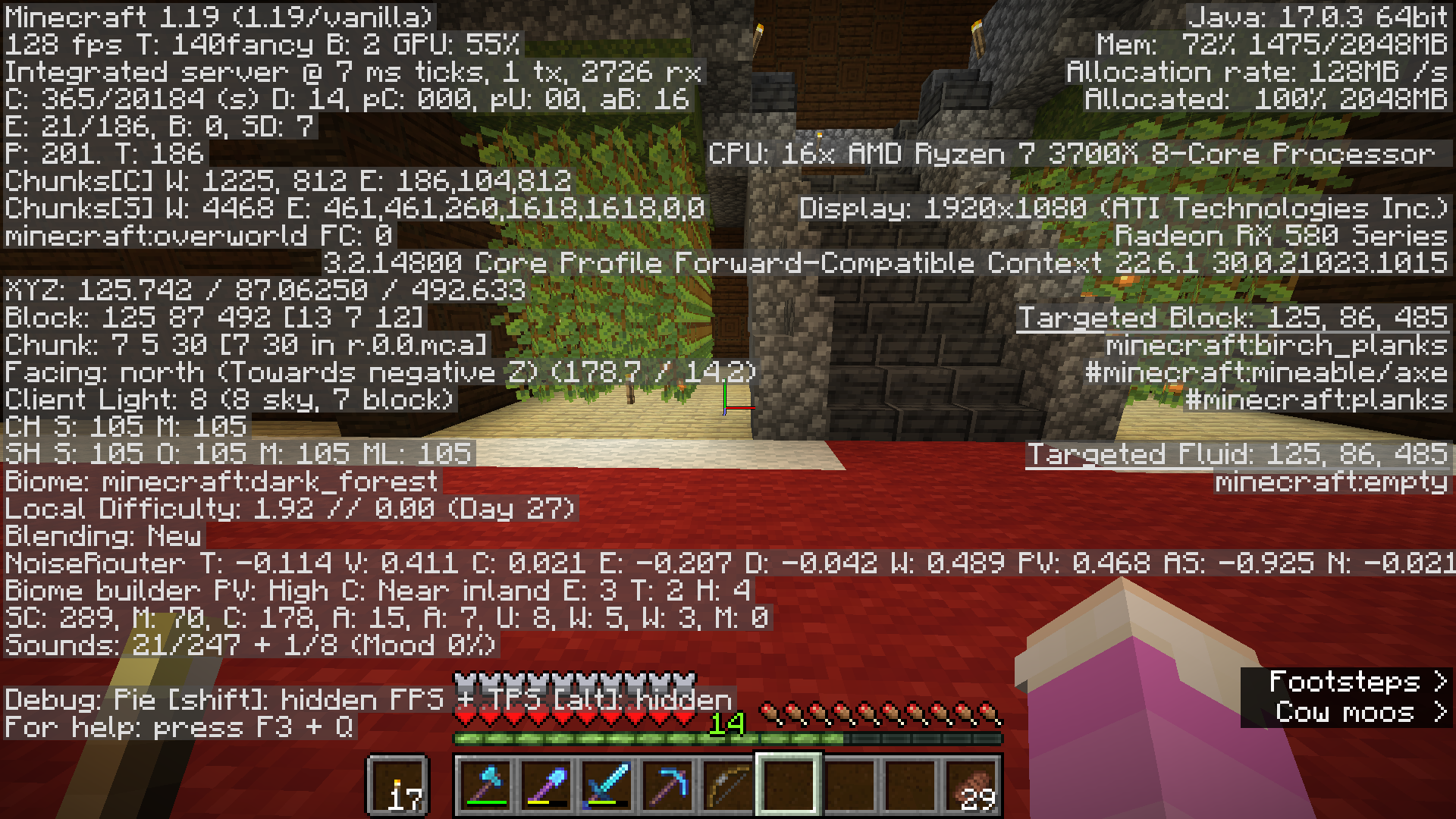1456x819 pixels.
Task: Click the Biome: minecraft:dark_forest line
Action: pyautogui.click(x=220, y=481)
